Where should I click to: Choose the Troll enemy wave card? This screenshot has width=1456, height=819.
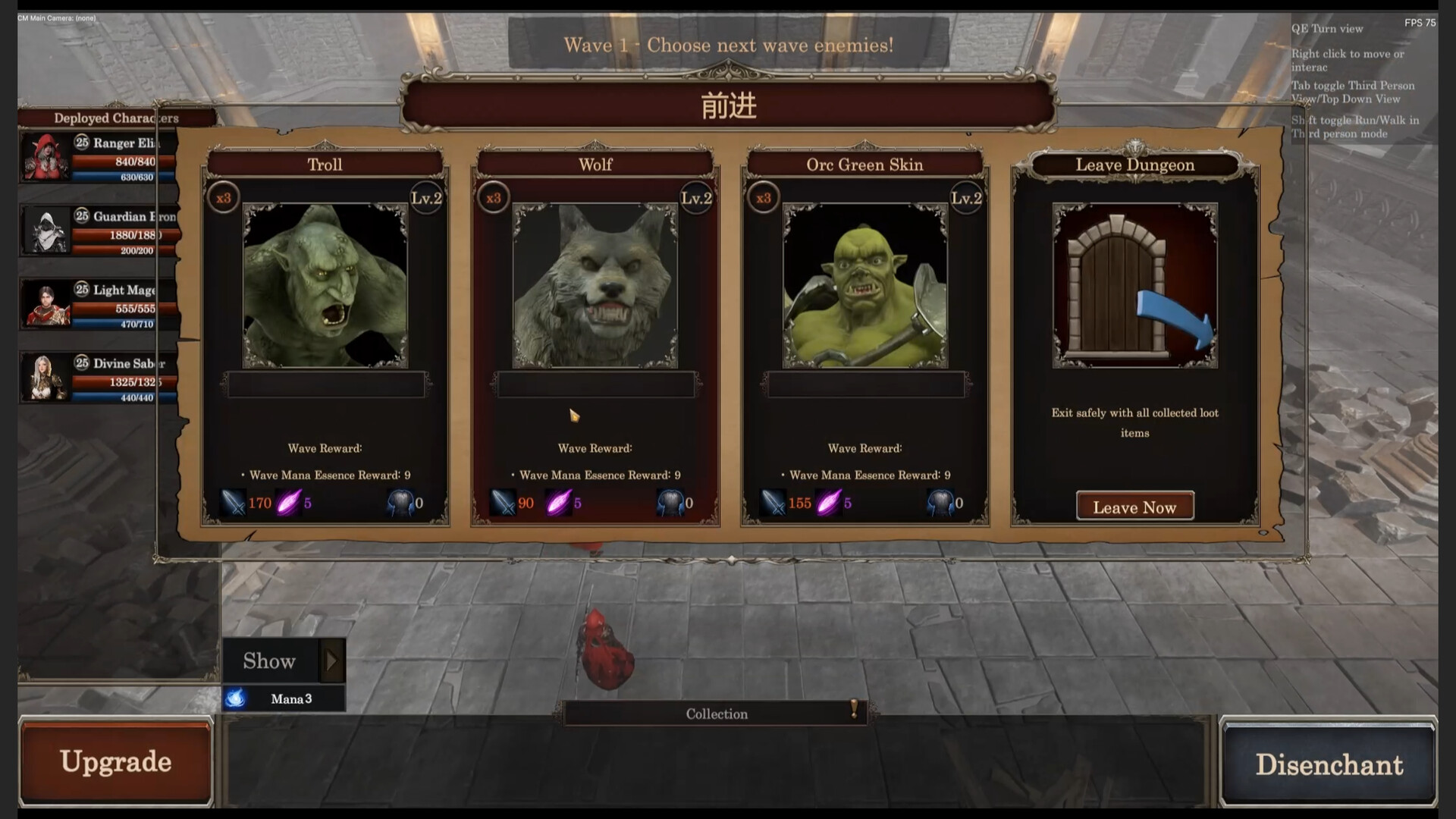coord(325,286)
